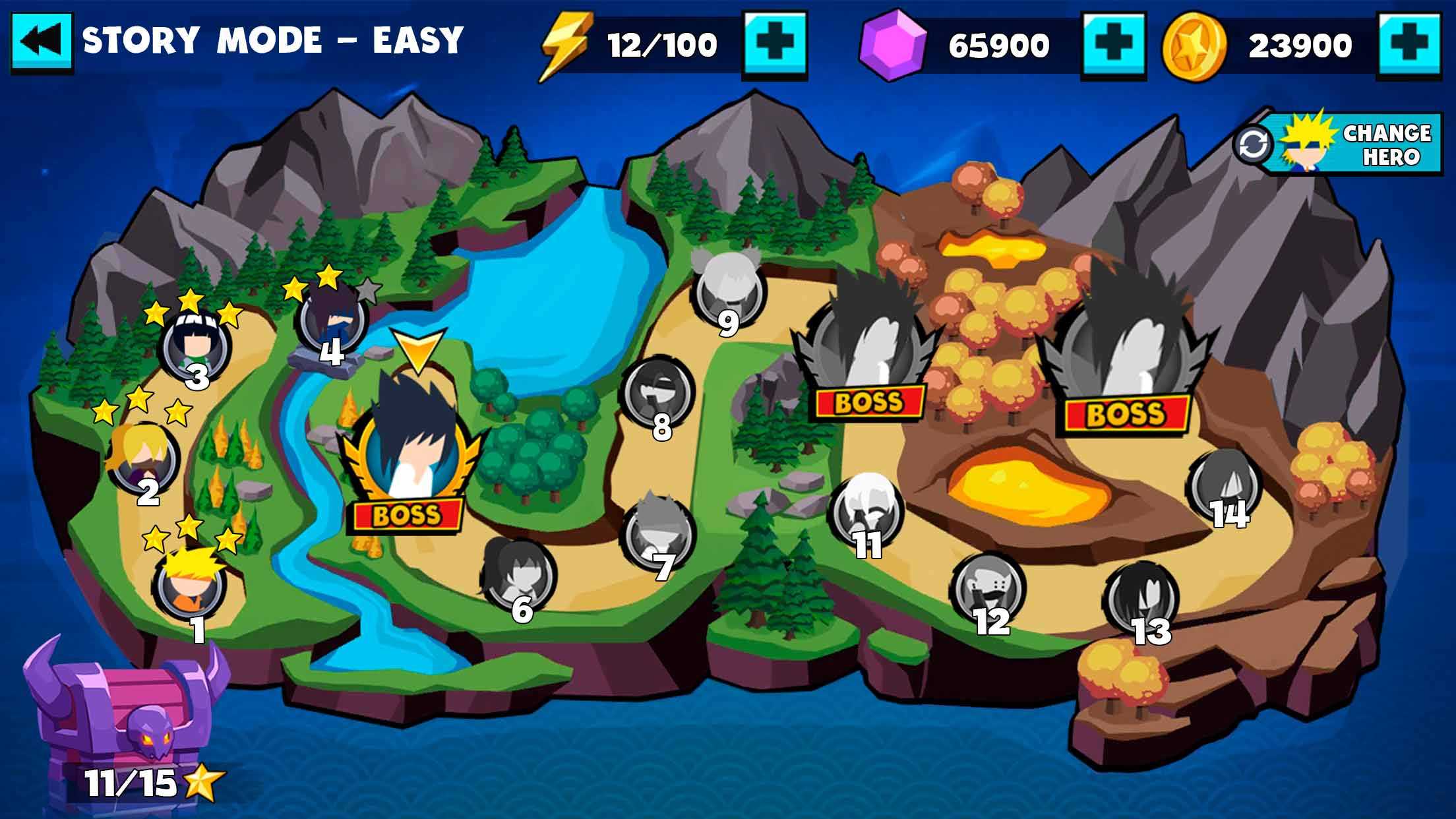Go back with the rewind arrow button
The height and width of the screenshot is (819, 1456).
tap(42, 42)
